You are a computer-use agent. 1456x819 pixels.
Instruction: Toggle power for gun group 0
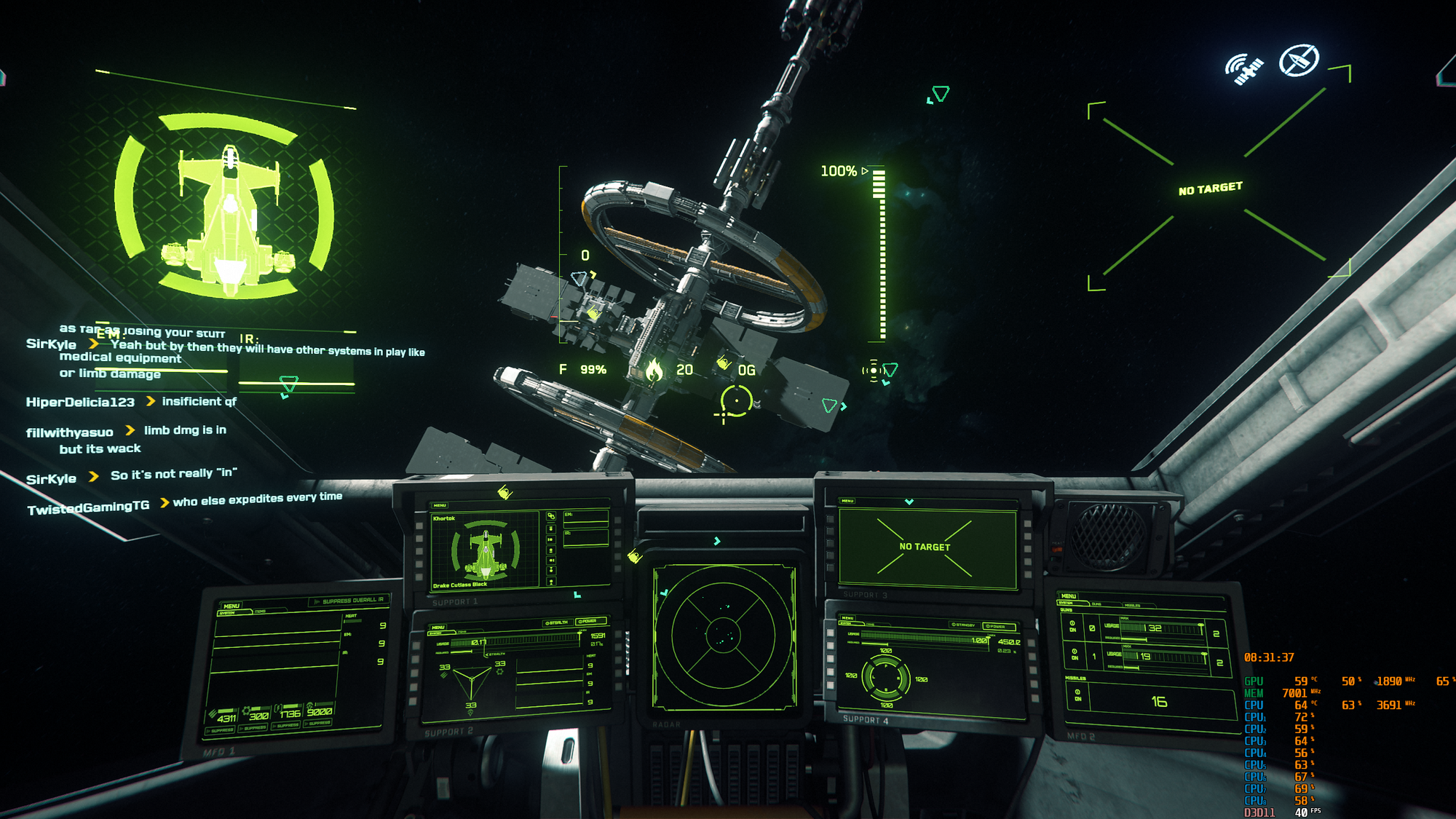[x=1072, y=626]
